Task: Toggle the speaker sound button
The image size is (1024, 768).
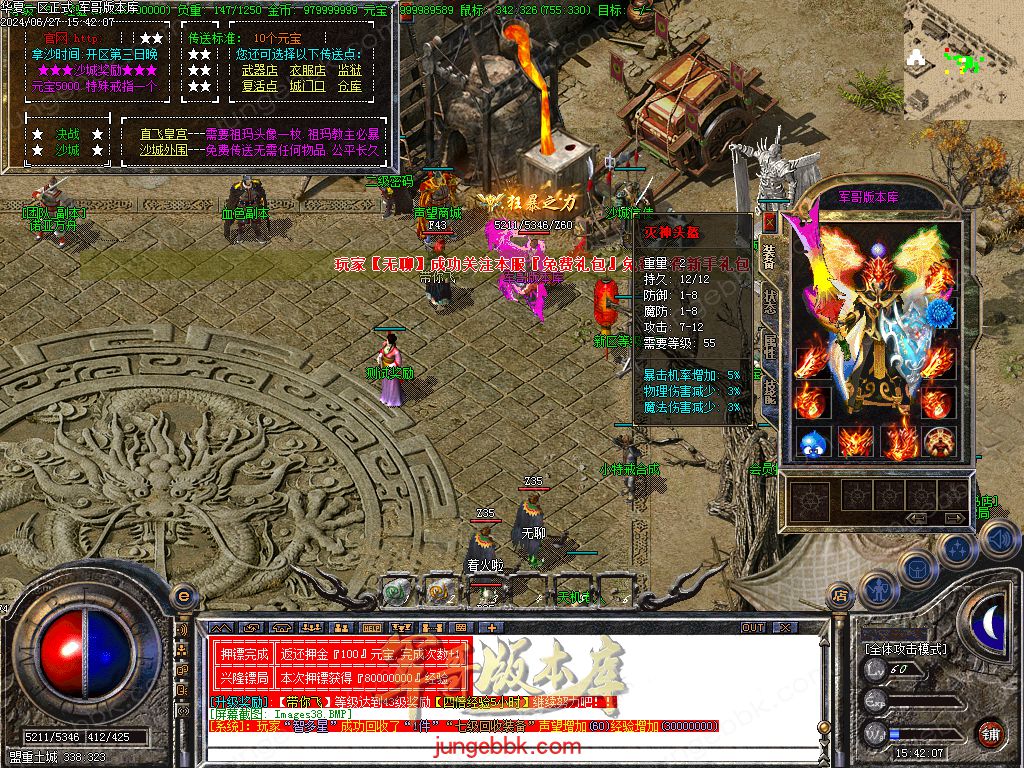Action: pyautogui.click(x=998, y=540)
